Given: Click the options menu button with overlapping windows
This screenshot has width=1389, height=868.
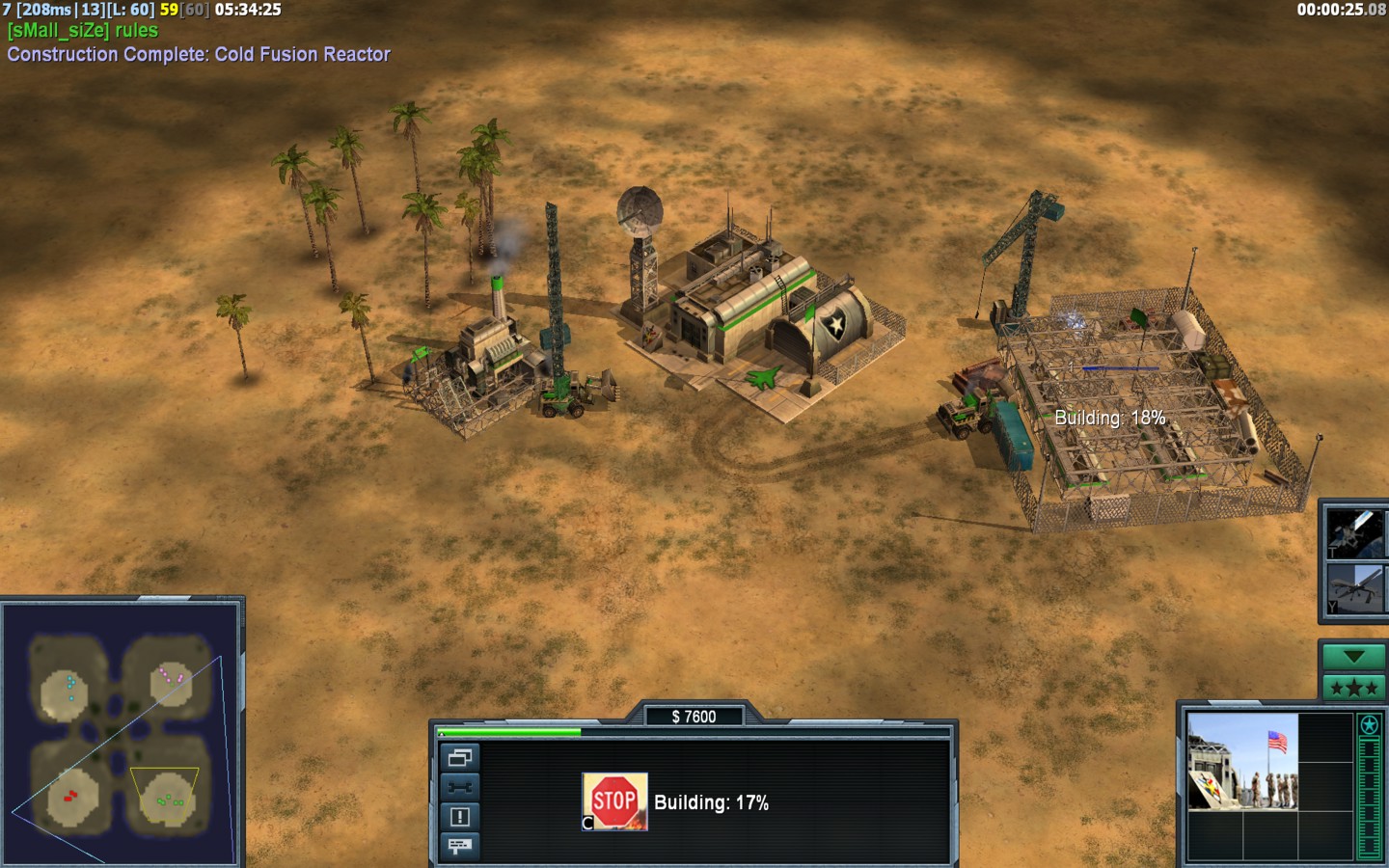Looking at the screenshot, I should click(x=460, y=758).
